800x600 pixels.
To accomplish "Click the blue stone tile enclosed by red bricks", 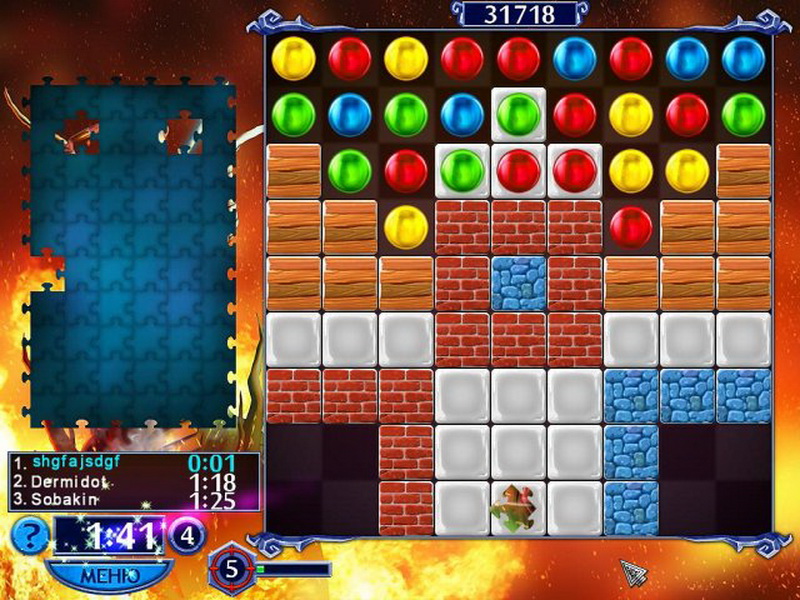I will coord(518,283).
